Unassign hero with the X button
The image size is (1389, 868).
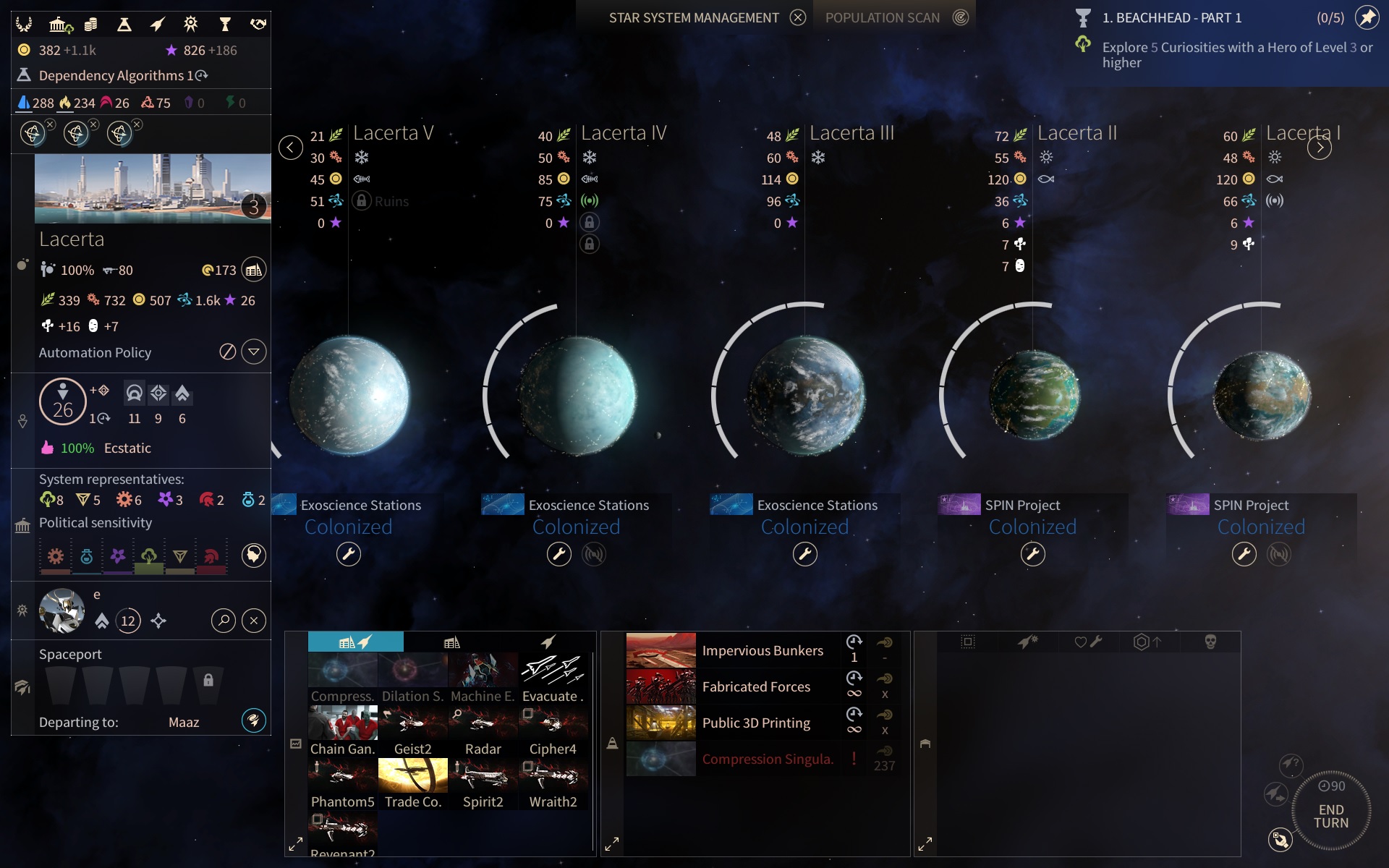tap(253, 621)
